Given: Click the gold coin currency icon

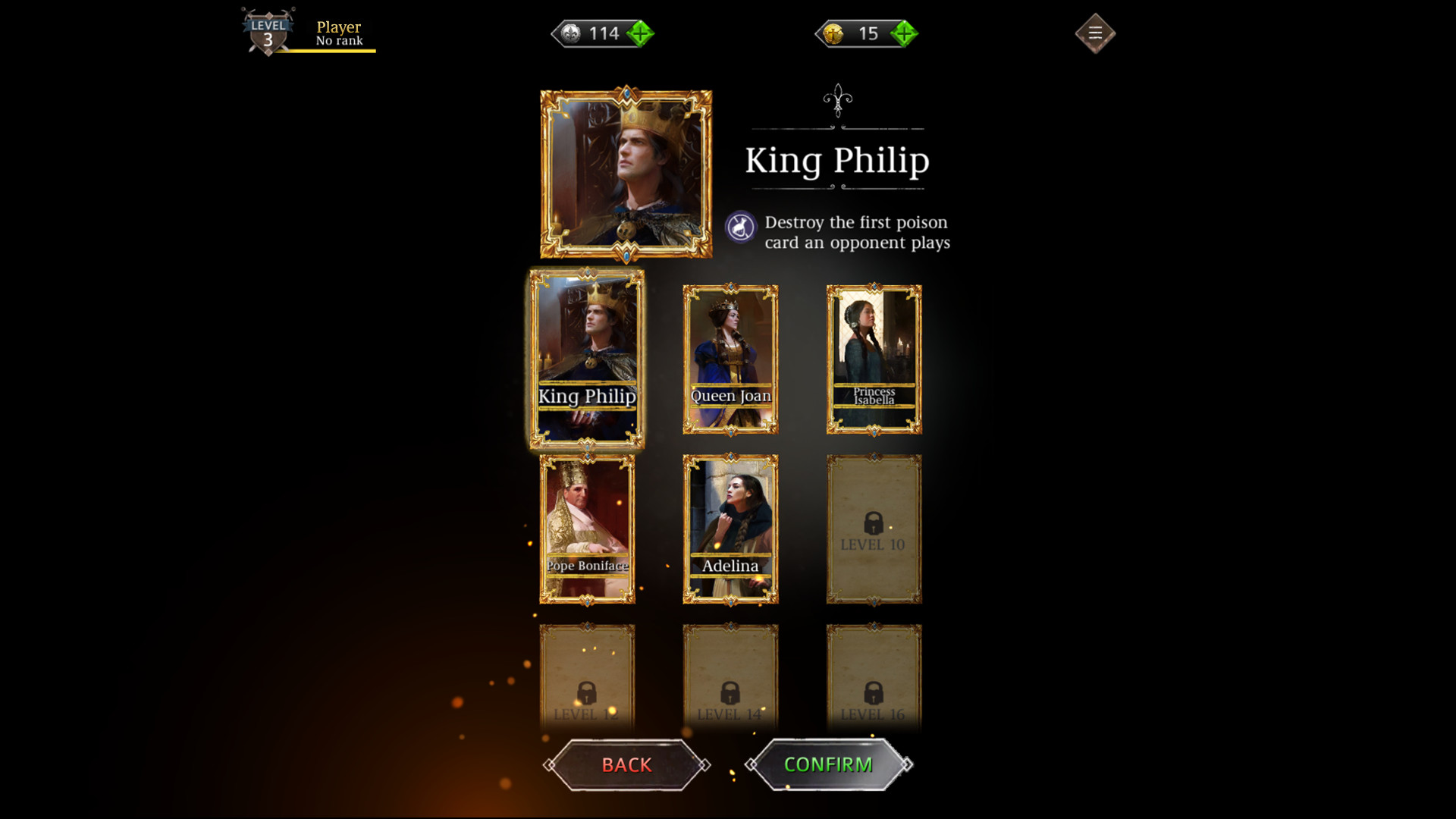Looking at the screenshot, I should point(835,33).
